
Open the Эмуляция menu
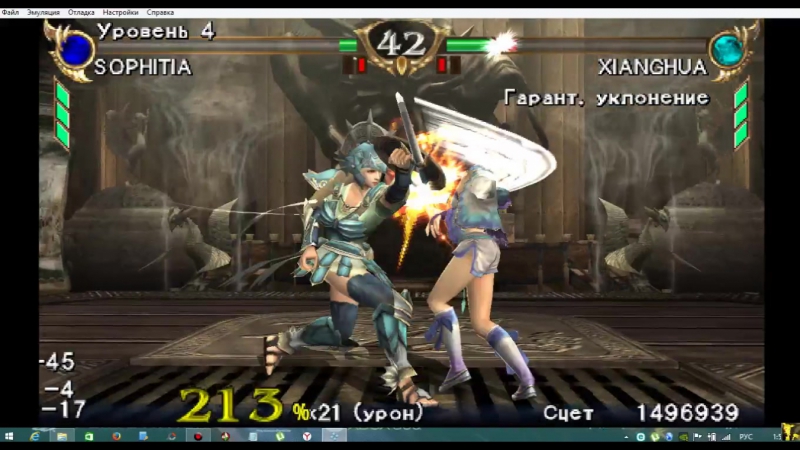(44, 12)
